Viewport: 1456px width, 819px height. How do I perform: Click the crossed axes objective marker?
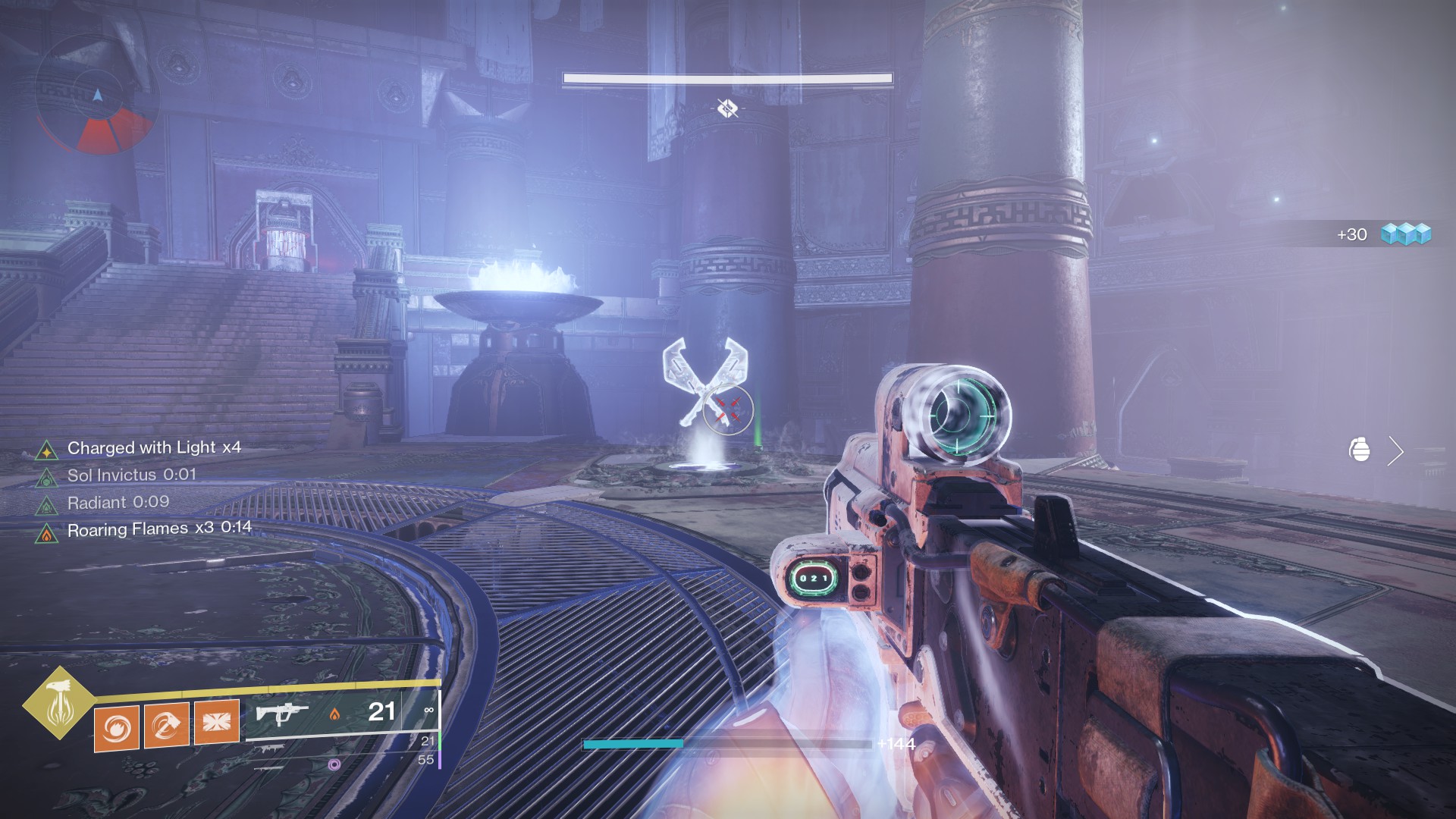point(701,379)
